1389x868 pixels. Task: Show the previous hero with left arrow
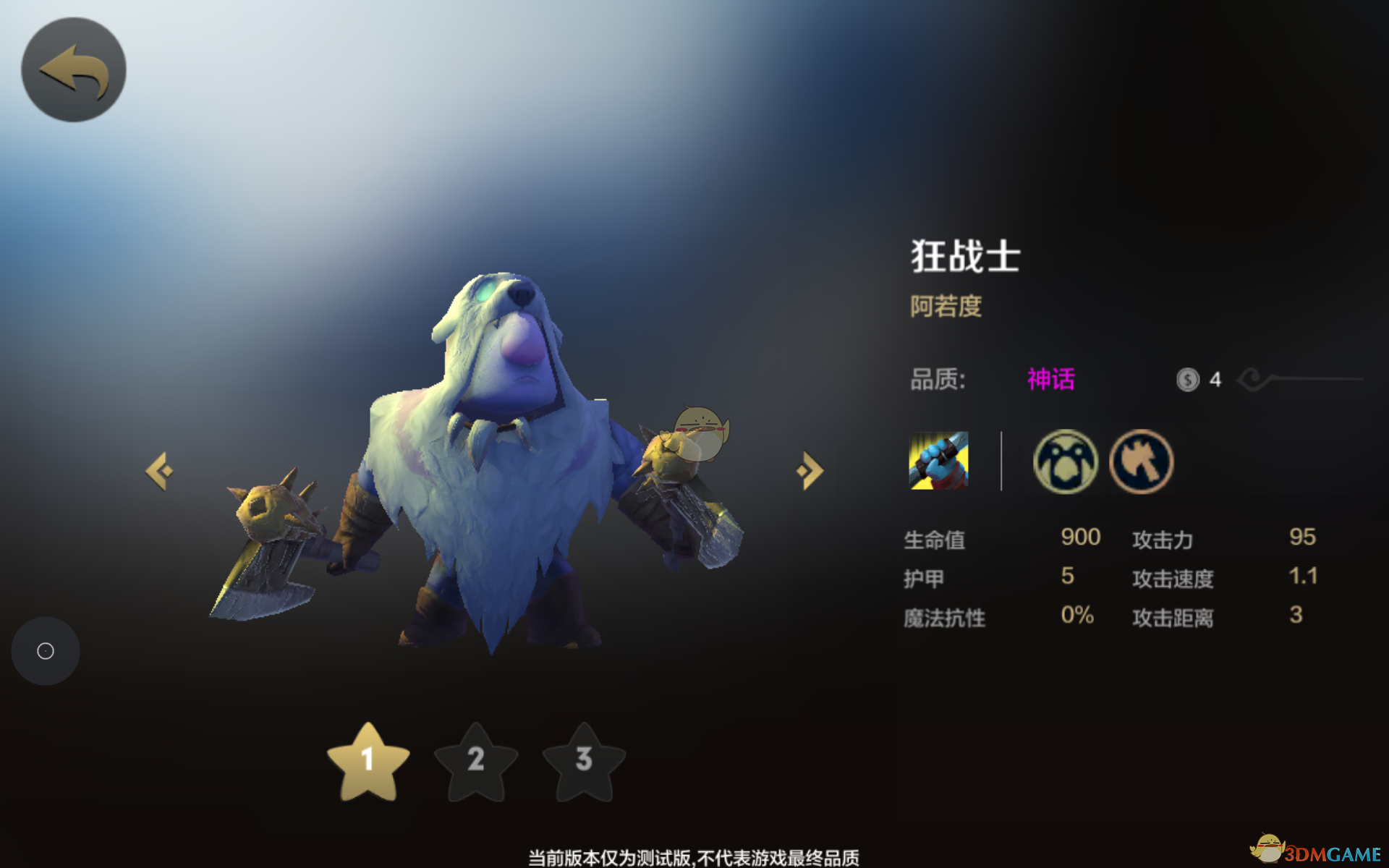click(x=160, y=471)
